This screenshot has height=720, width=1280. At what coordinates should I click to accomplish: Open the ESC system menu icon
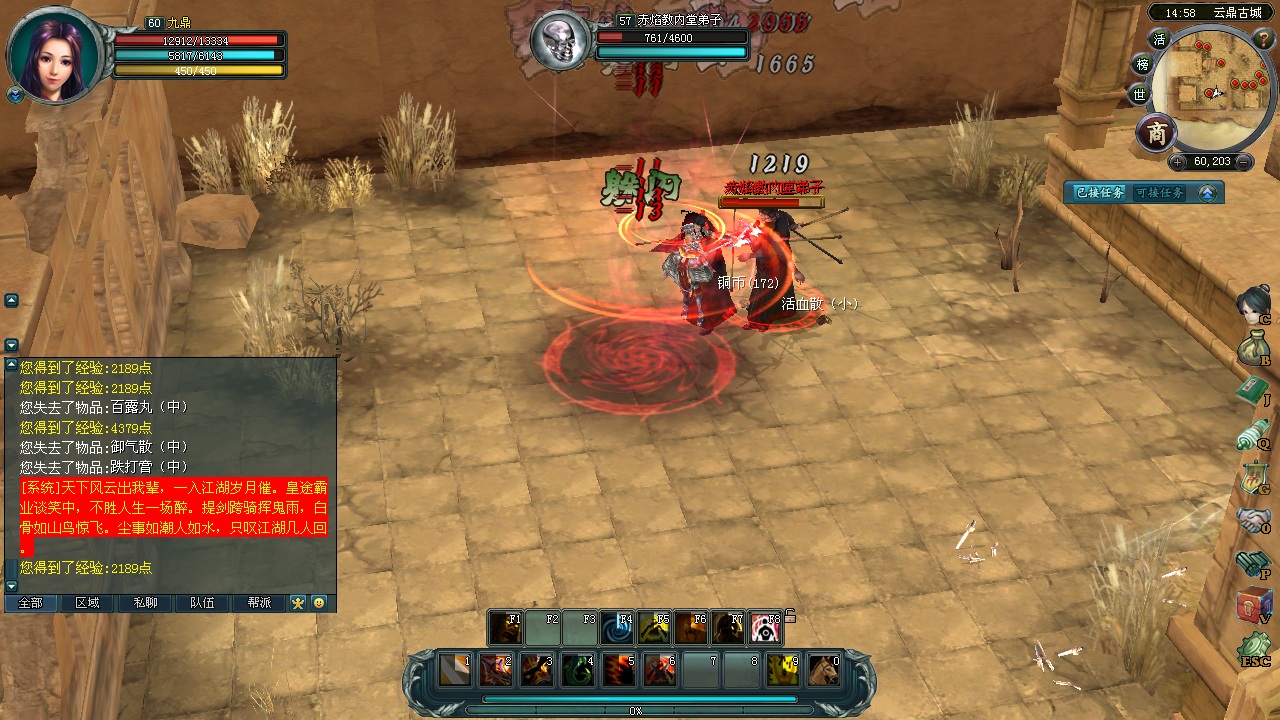(1254, 650)
